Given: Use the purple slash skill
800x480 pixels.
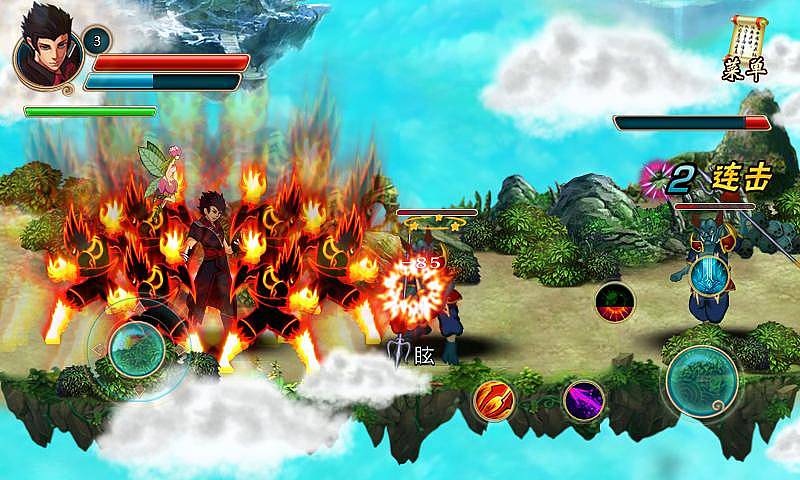Looking at the screenshot, I should [583, 400].
